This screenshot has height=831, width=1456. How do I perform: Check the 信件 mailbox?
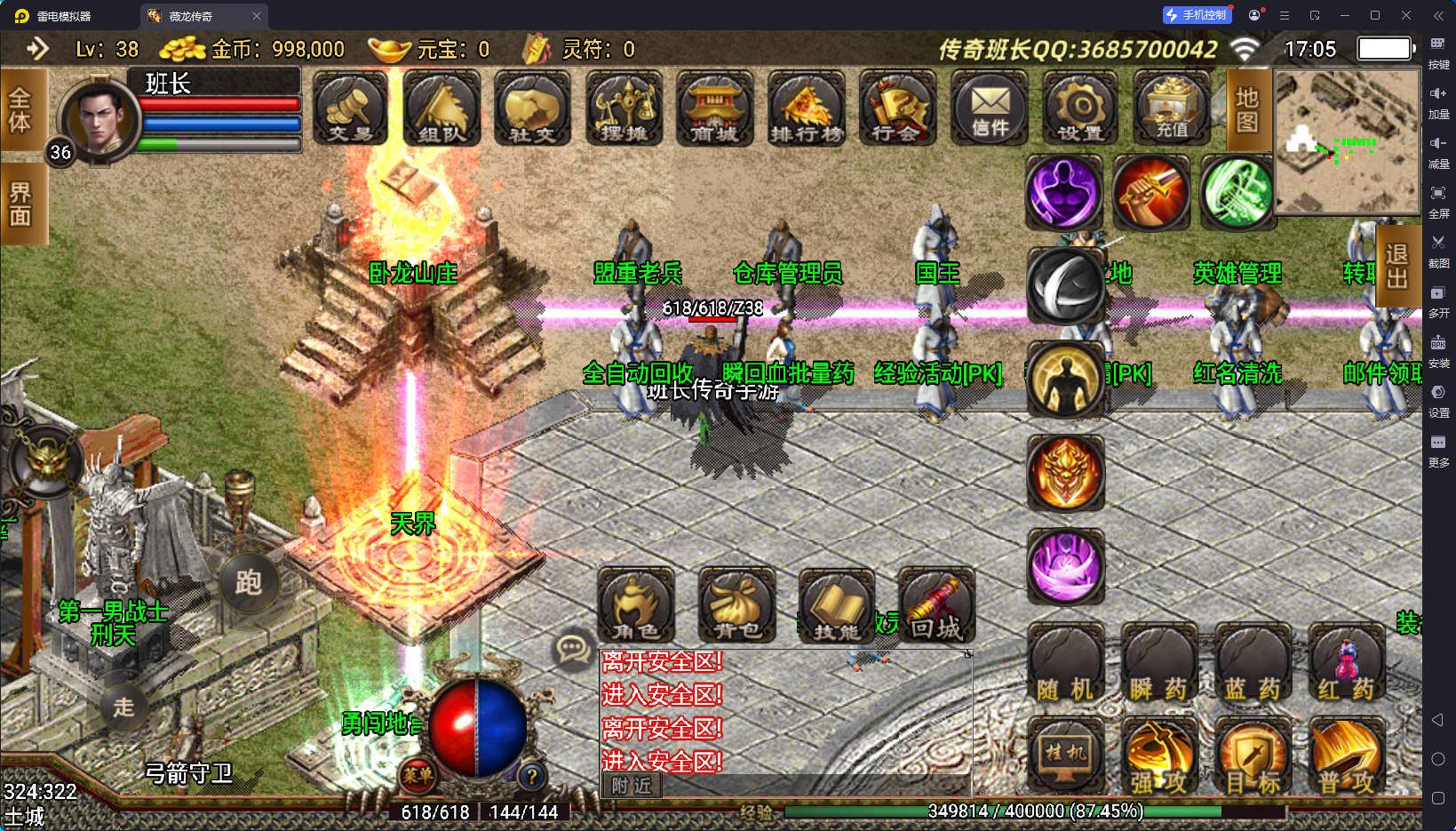click(990, 108)
